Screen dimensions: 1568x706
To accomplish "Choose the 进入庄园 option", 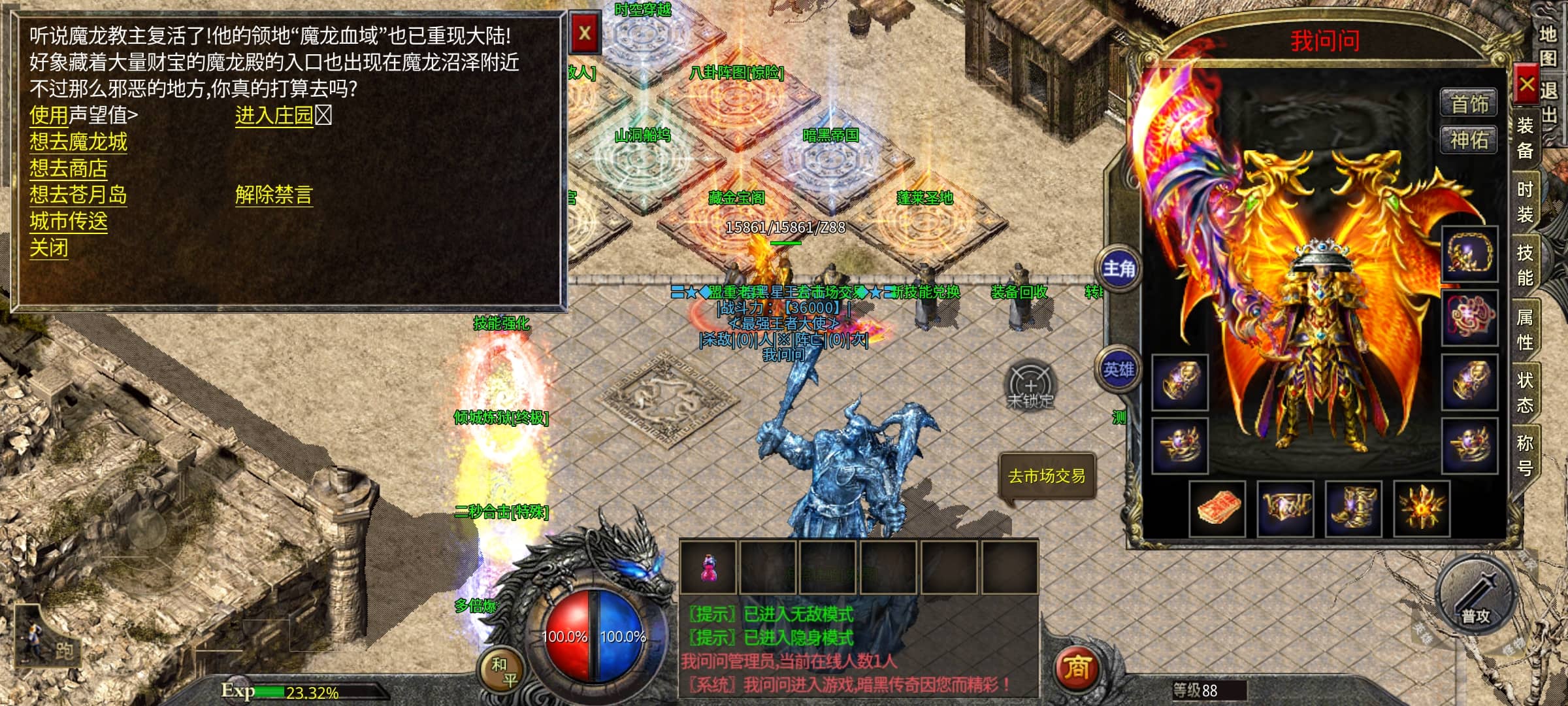I will tap(274, 116).
